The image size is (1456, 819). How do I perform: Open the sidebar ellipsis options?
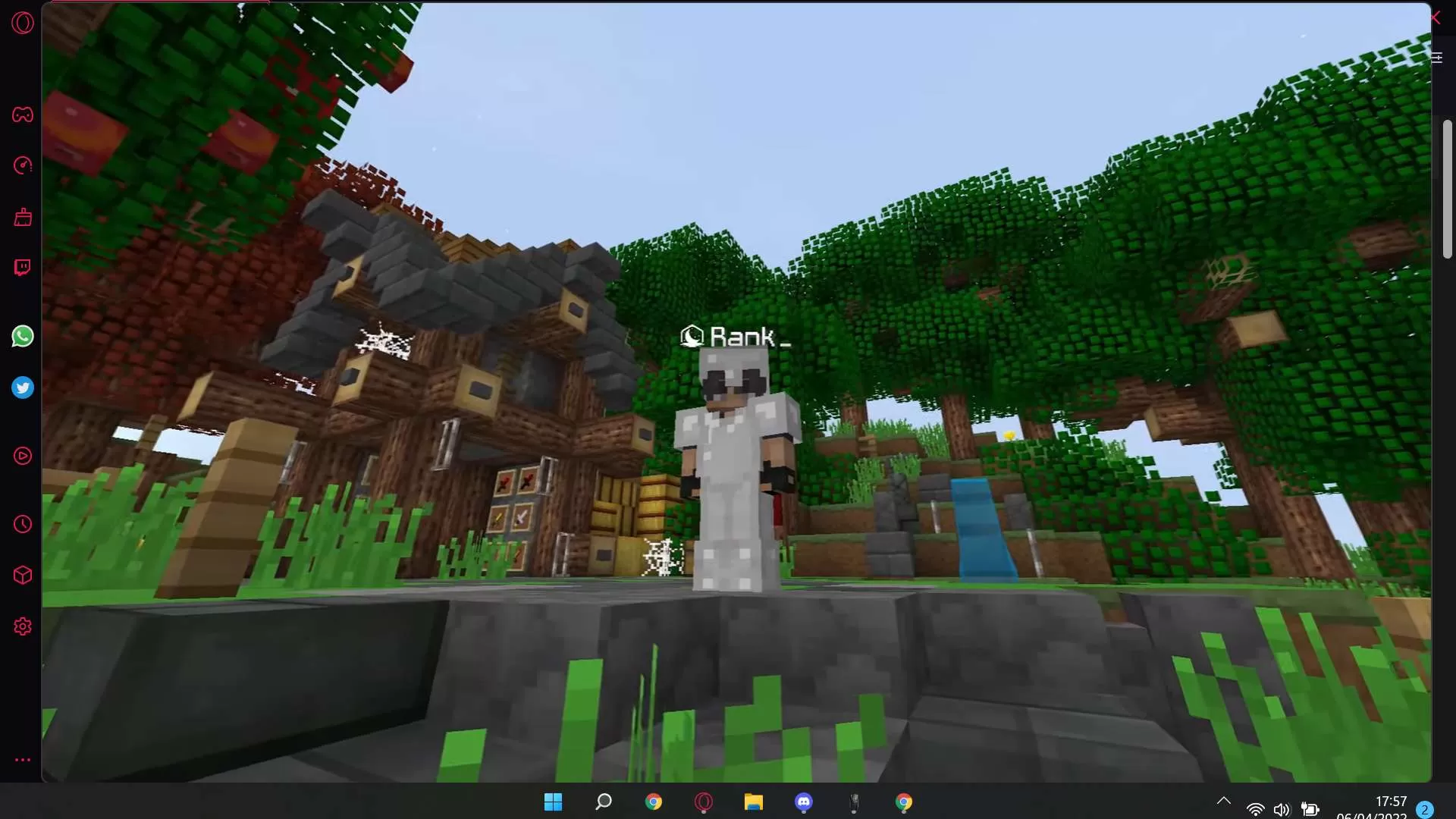coord(23,760)
